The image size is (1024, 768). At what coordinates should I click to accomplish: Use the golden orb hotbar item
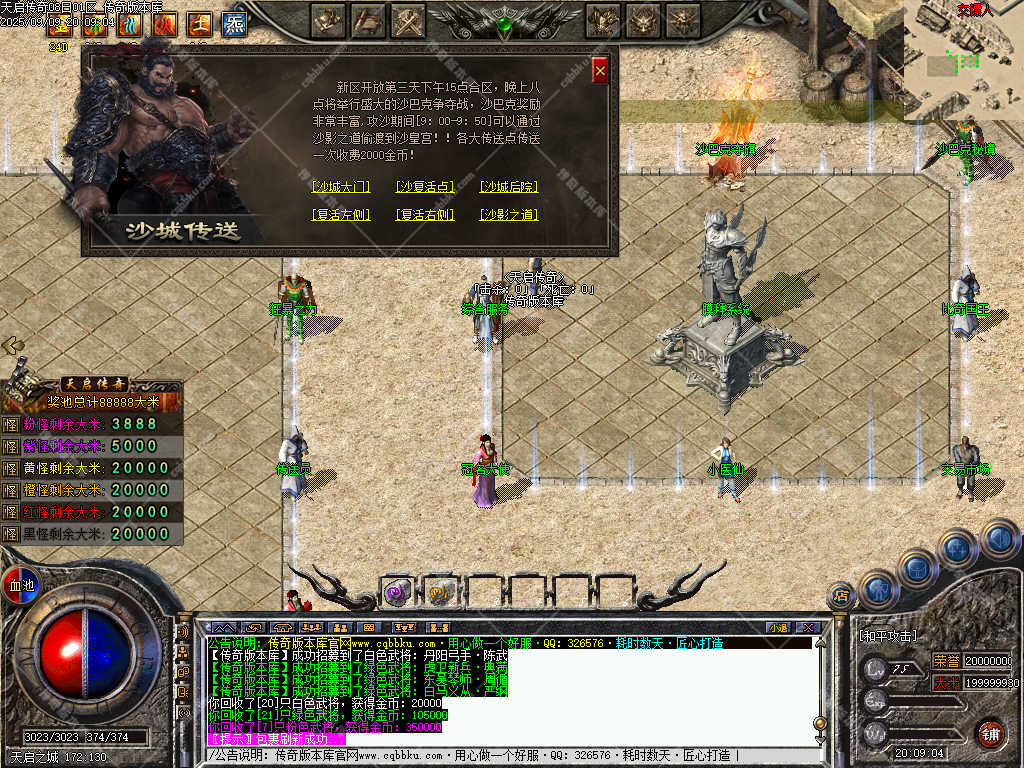tap(440, 592)
